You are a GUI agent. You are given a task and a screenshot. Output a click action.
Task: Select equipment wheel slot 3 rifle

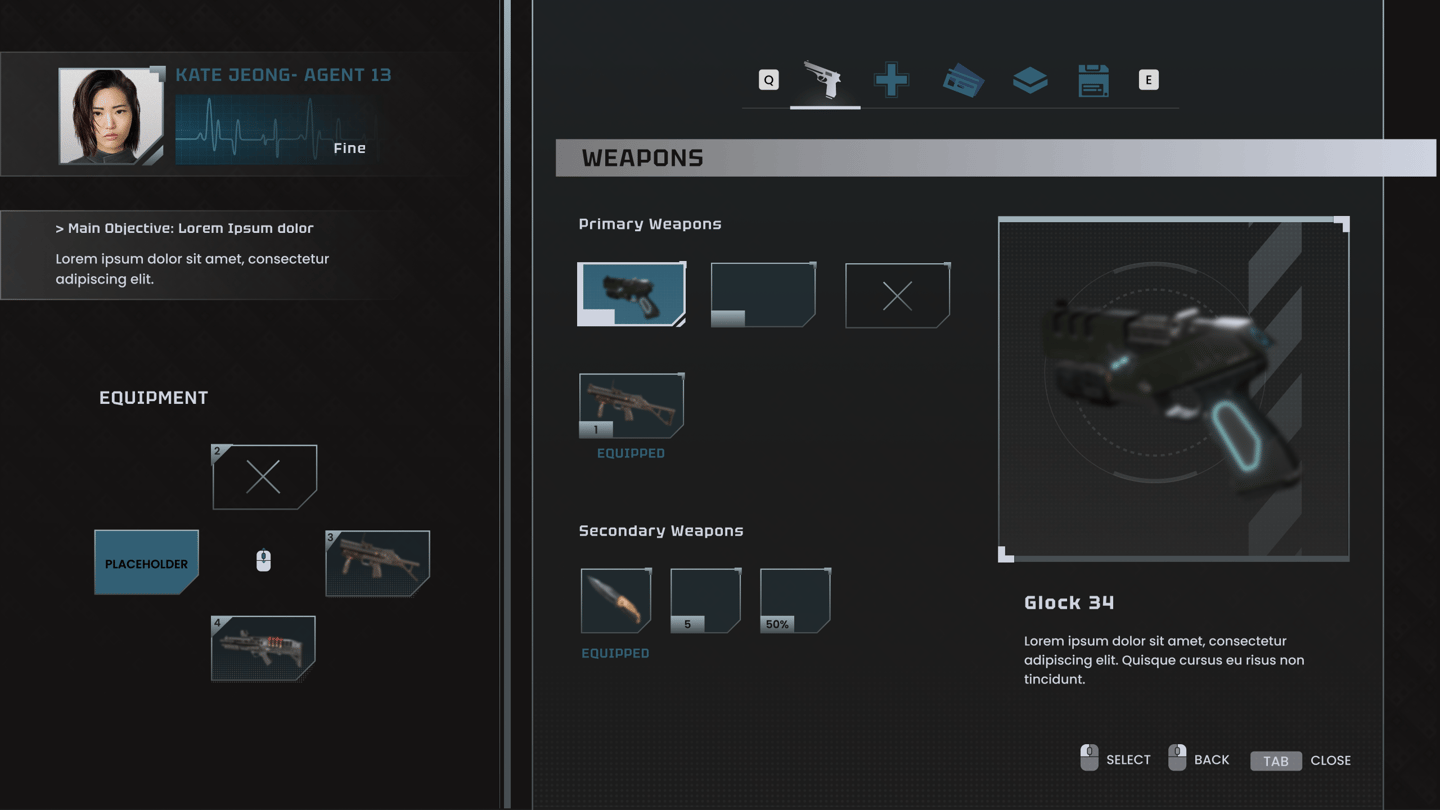point(378,563)
